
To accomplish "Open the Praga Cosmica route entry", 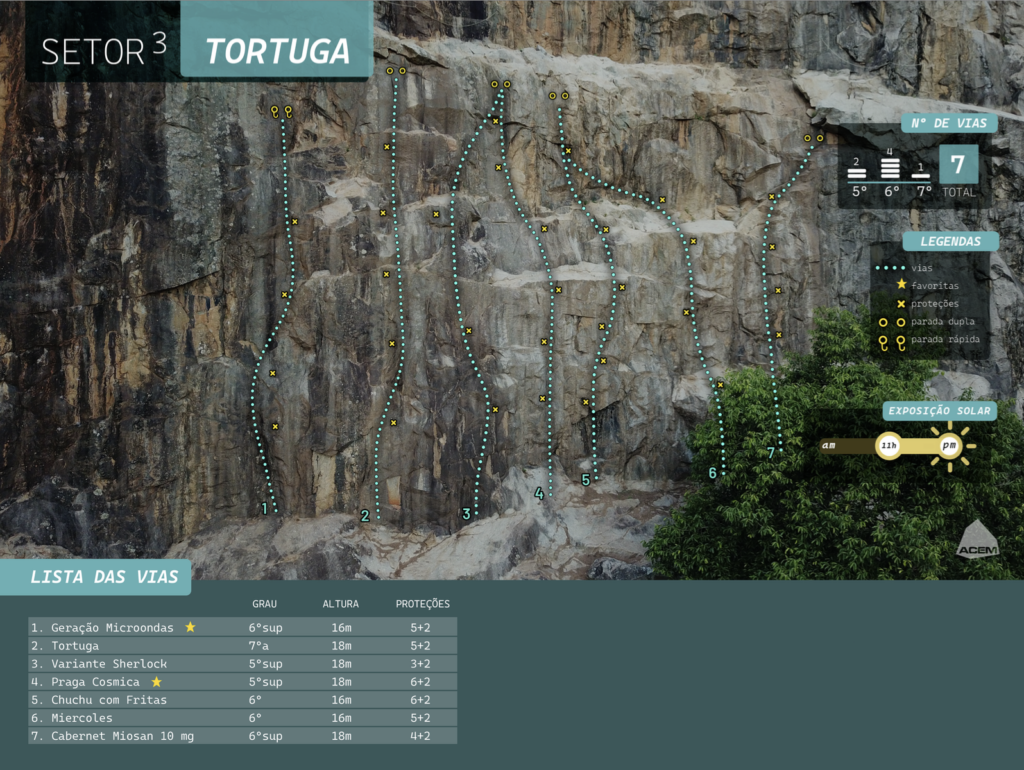I will click(x=242, y=682).
